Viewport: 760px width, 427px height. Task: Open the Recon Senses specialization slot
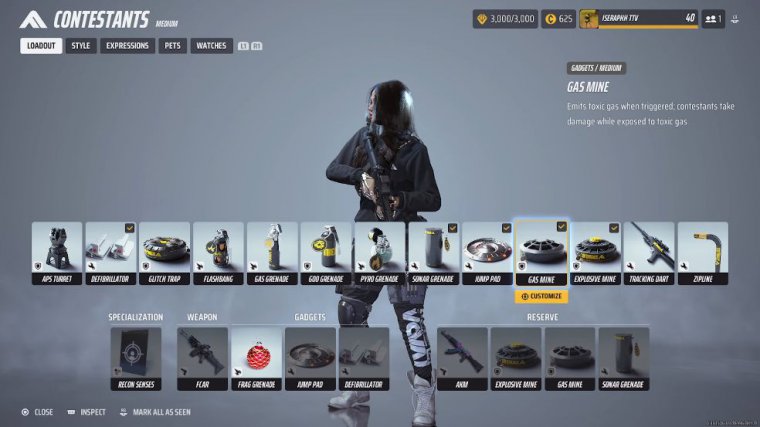pos(135,358)
